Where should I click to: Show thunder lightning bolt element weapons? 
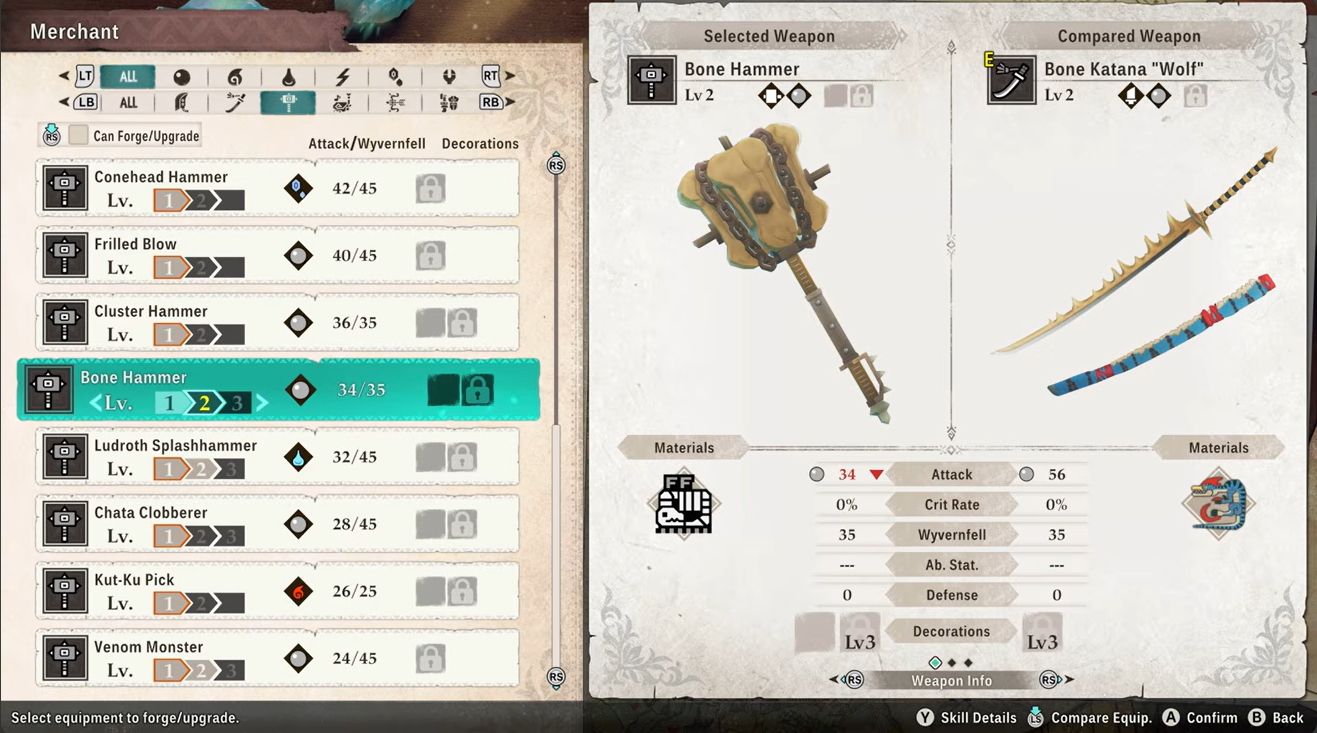[342, 77]
